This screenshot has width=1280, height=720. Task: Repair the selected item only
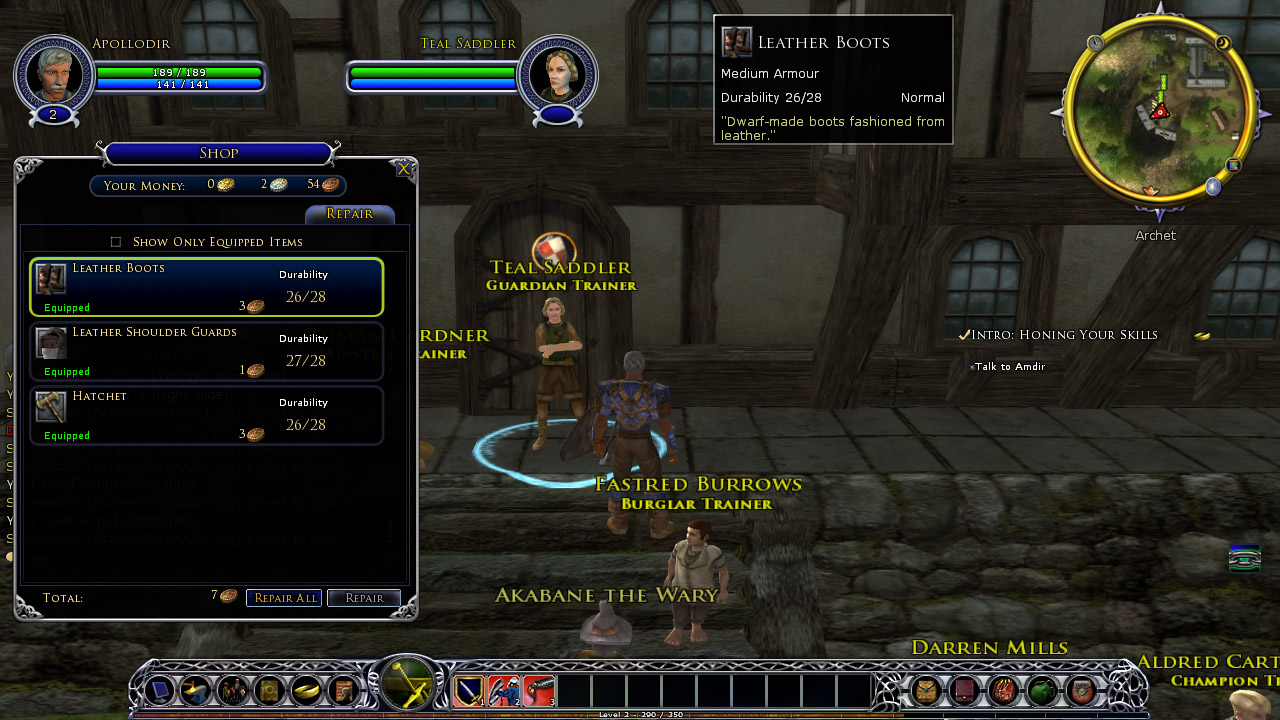coord(364,598)
